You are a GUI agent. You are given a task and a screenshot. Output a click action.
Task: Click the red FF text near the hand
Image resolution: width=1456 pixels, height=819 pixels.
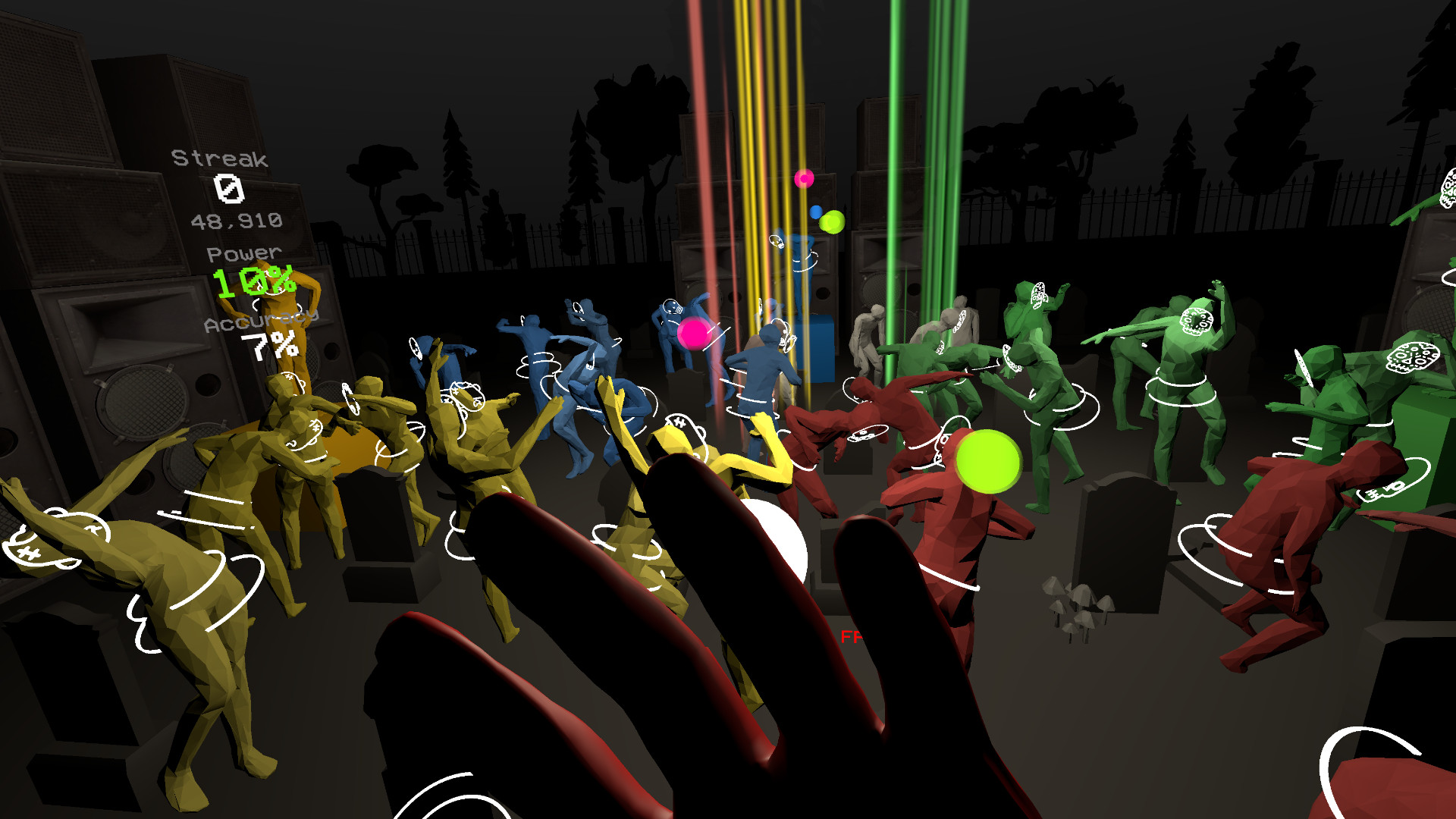pyautogui.click(x=853, y=637)
